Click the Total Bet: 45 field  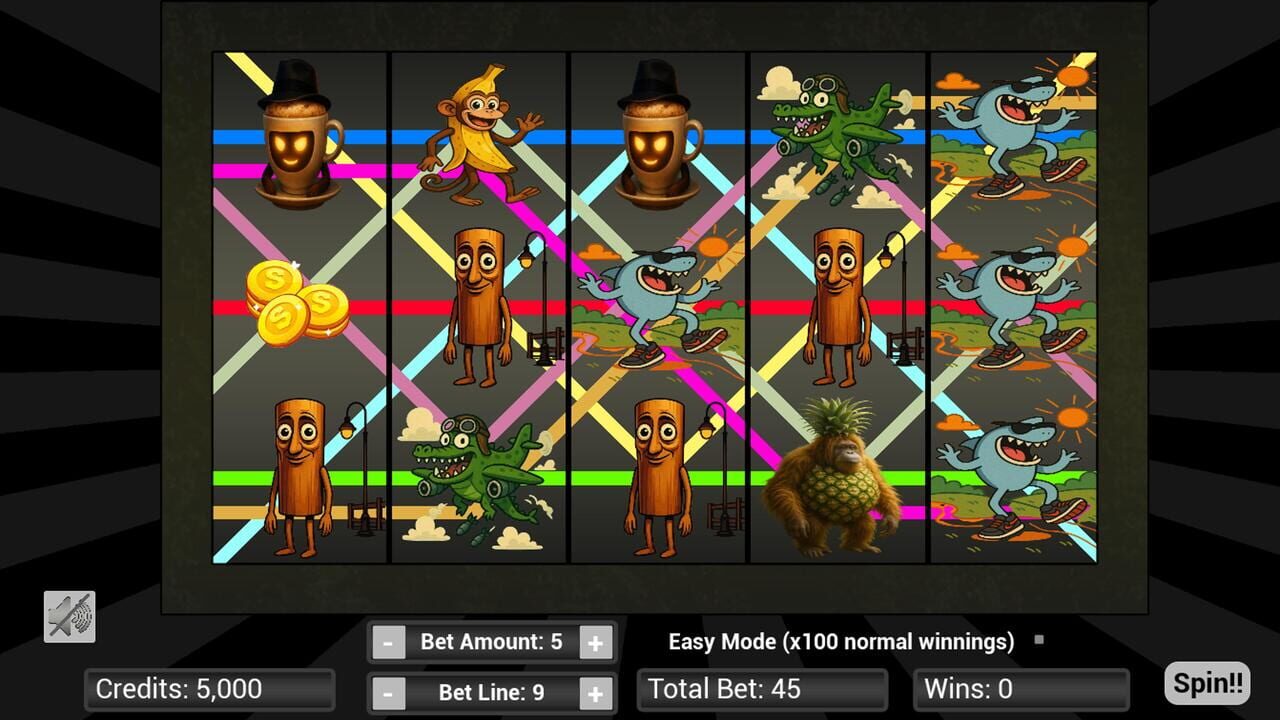pos(762,688)
